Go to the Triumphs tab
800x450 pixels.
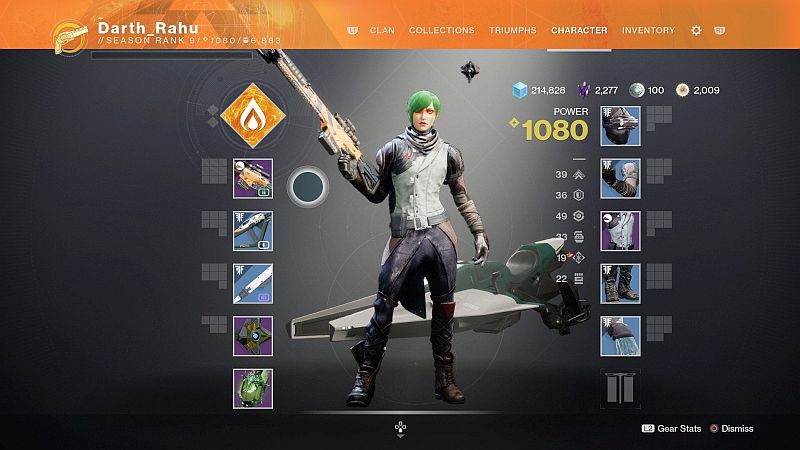point(513,30)
